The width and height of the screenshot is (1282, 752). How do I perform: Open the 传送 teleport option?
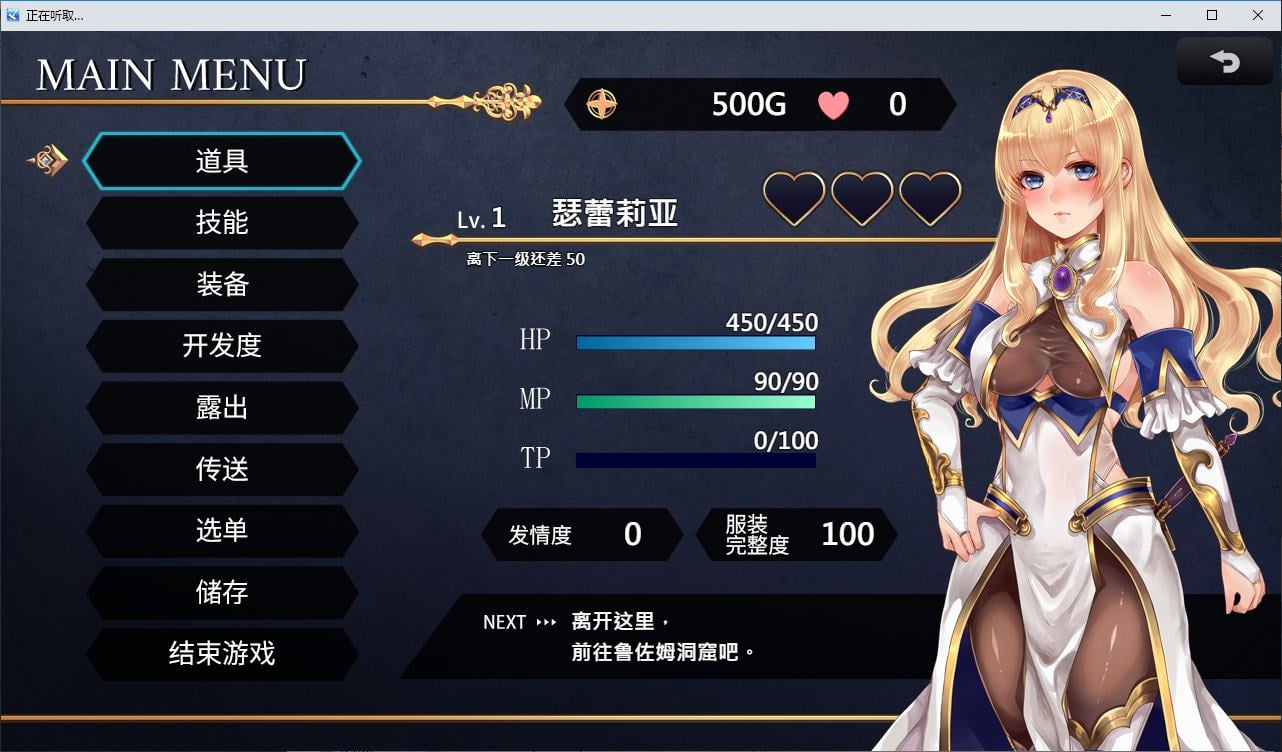click(x=222, y=470)
